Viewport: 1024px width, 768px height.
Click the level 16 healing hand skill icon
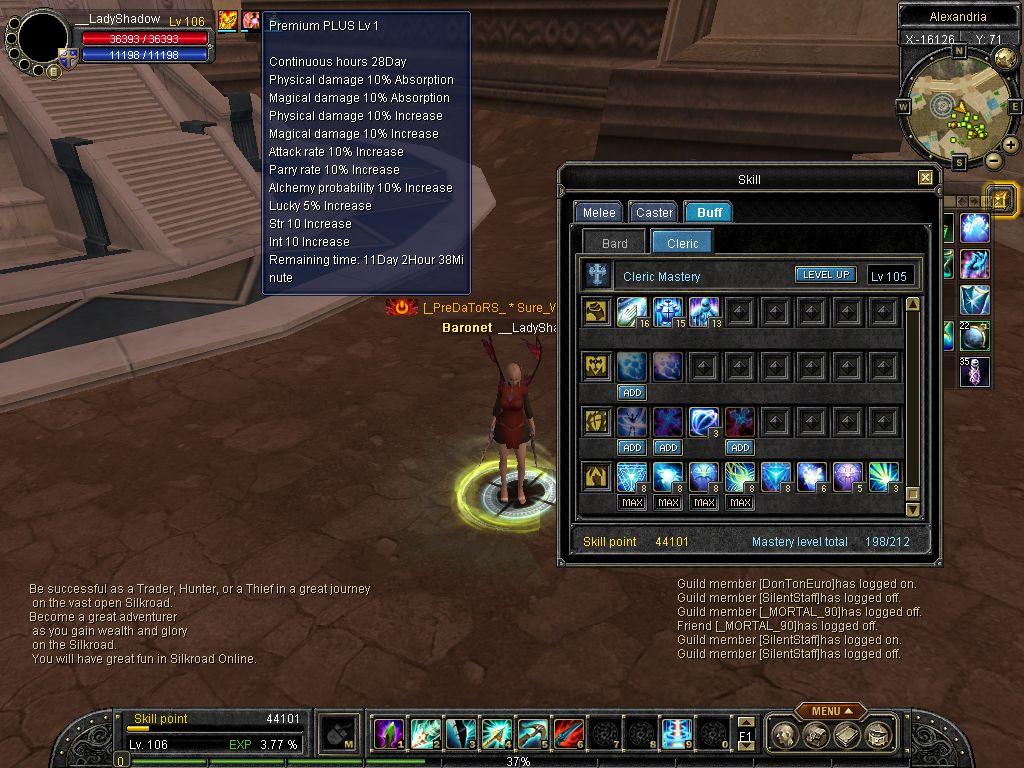(633, 312)
